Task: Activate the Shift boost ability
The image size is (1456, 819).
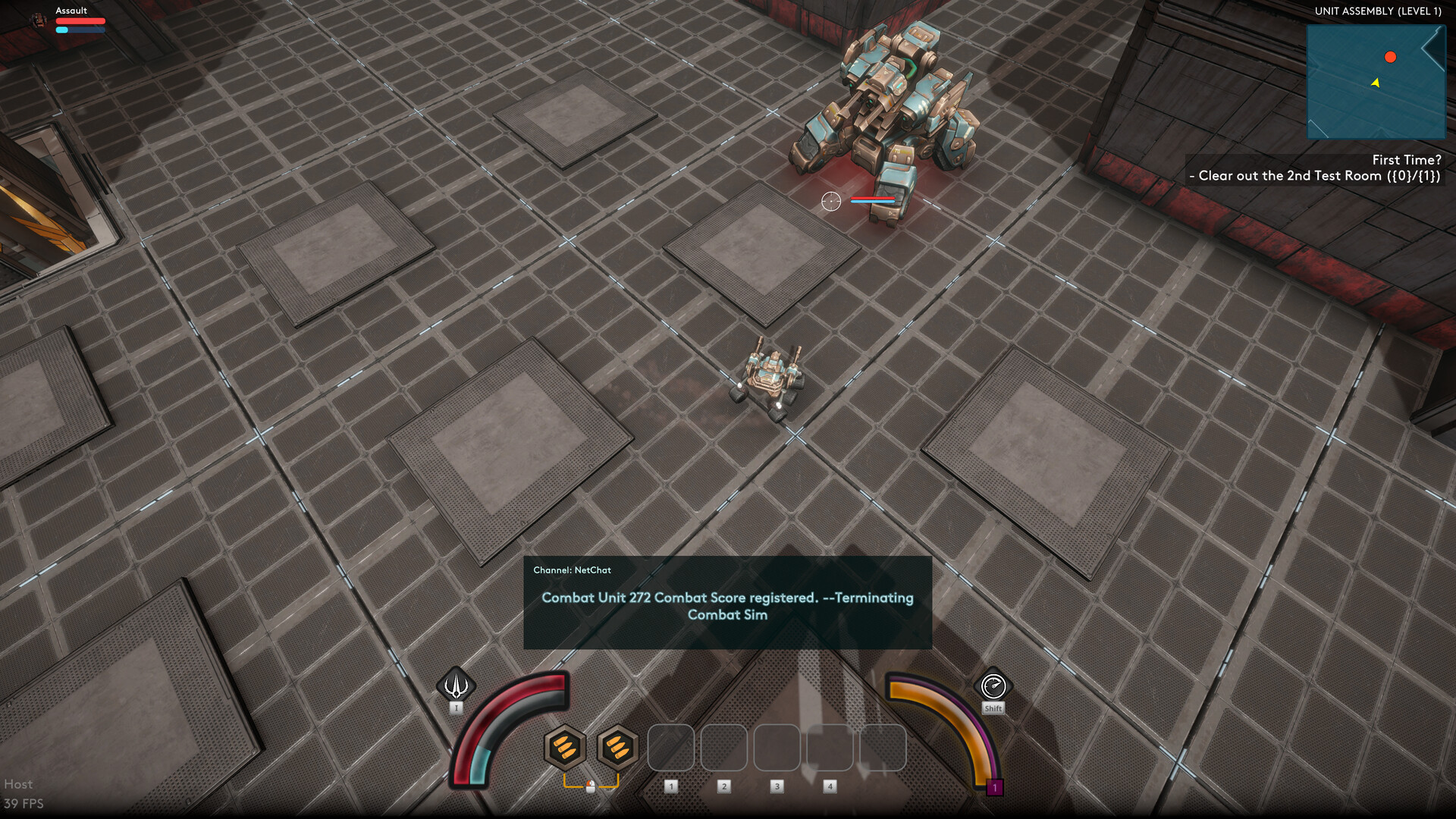Action: click(x=993, y=686)
